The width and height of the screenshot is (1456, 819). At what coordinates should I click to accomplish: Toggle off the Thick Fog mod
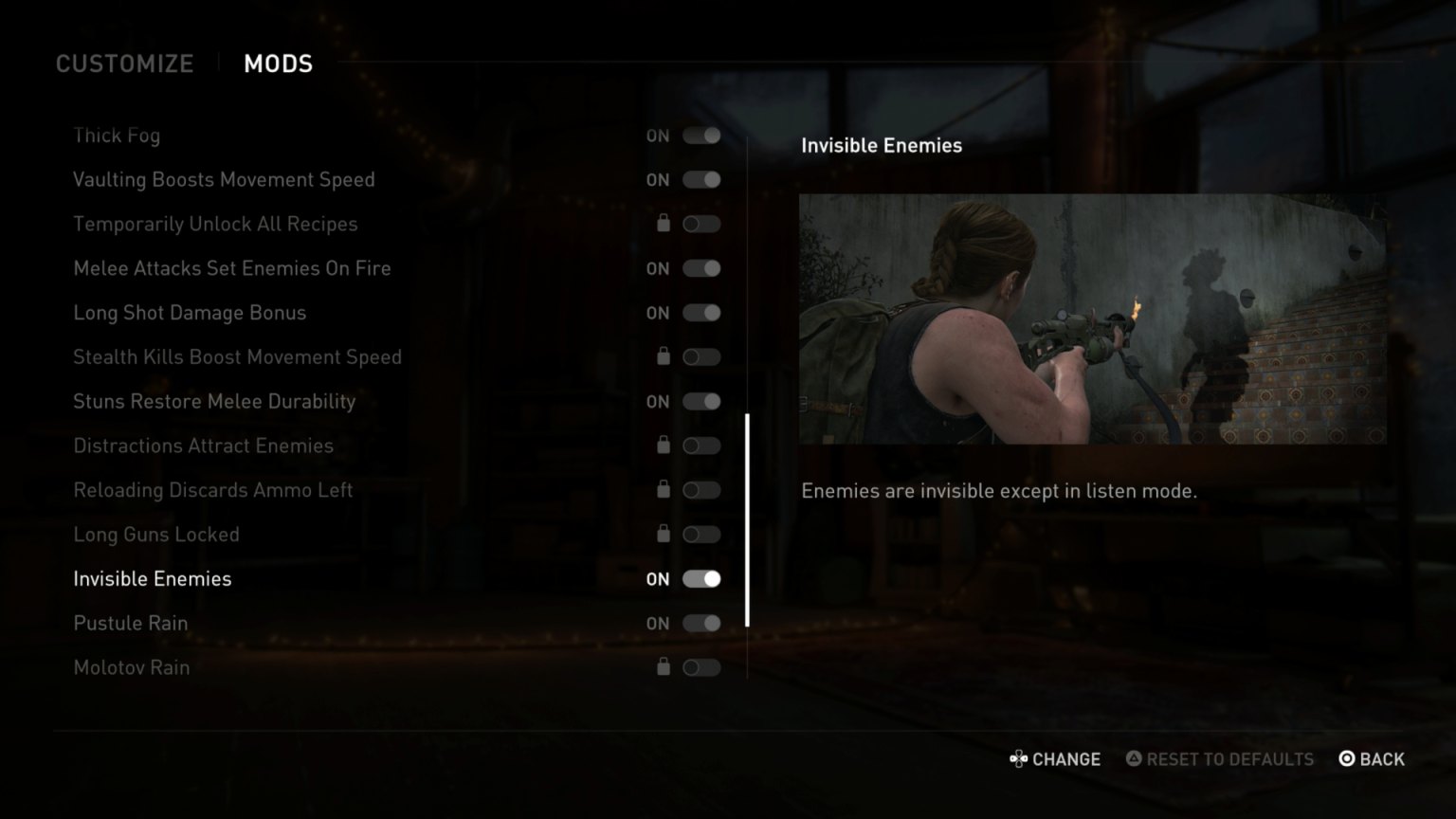point(701,136)
